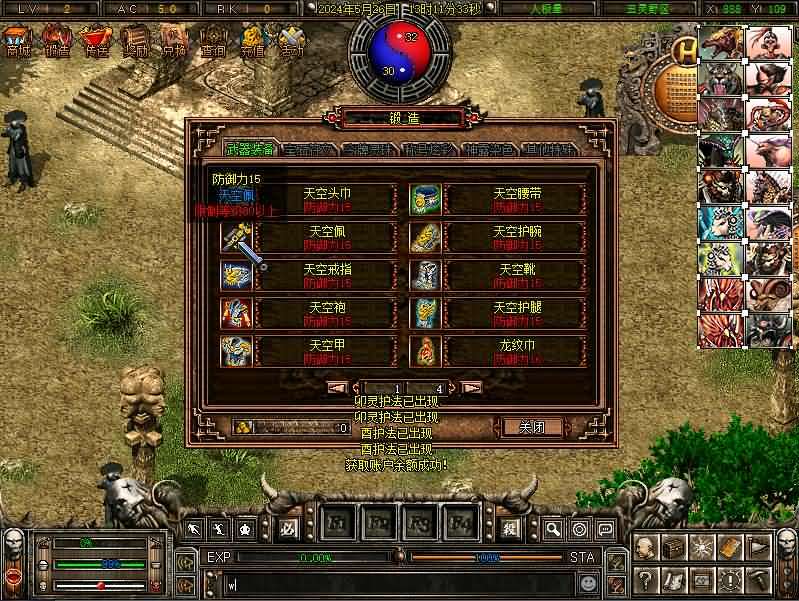This screenshot has height=601, width=799.
Task: Open the 商城 shop menu
Action: coord(17,42)
